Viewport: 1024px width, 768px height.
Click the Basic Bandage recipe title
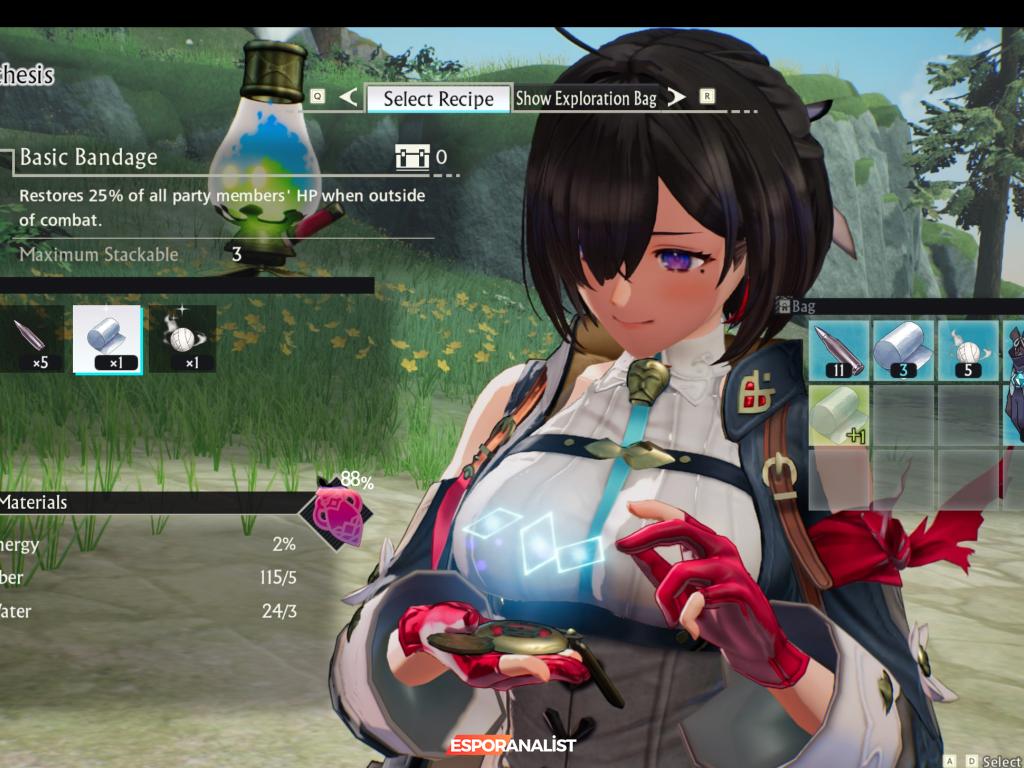point(88,157)
